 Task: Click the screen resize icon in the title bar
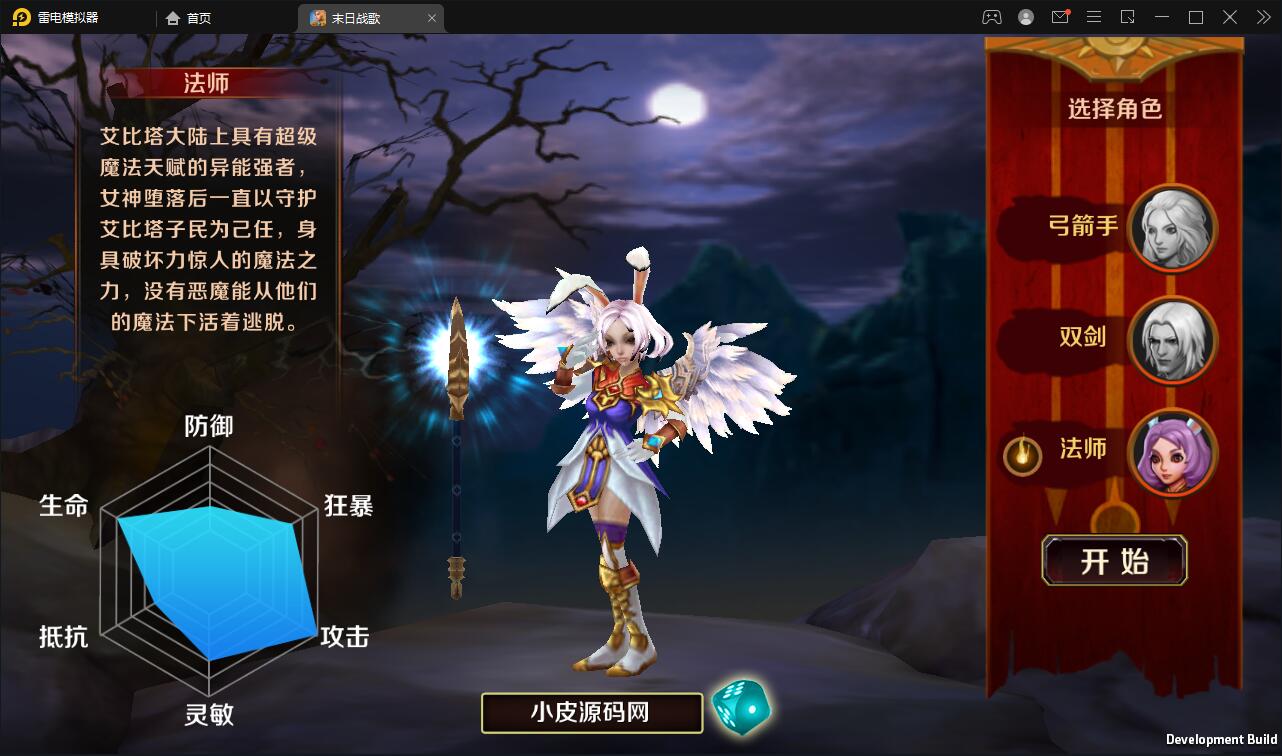click(1129, 17)
